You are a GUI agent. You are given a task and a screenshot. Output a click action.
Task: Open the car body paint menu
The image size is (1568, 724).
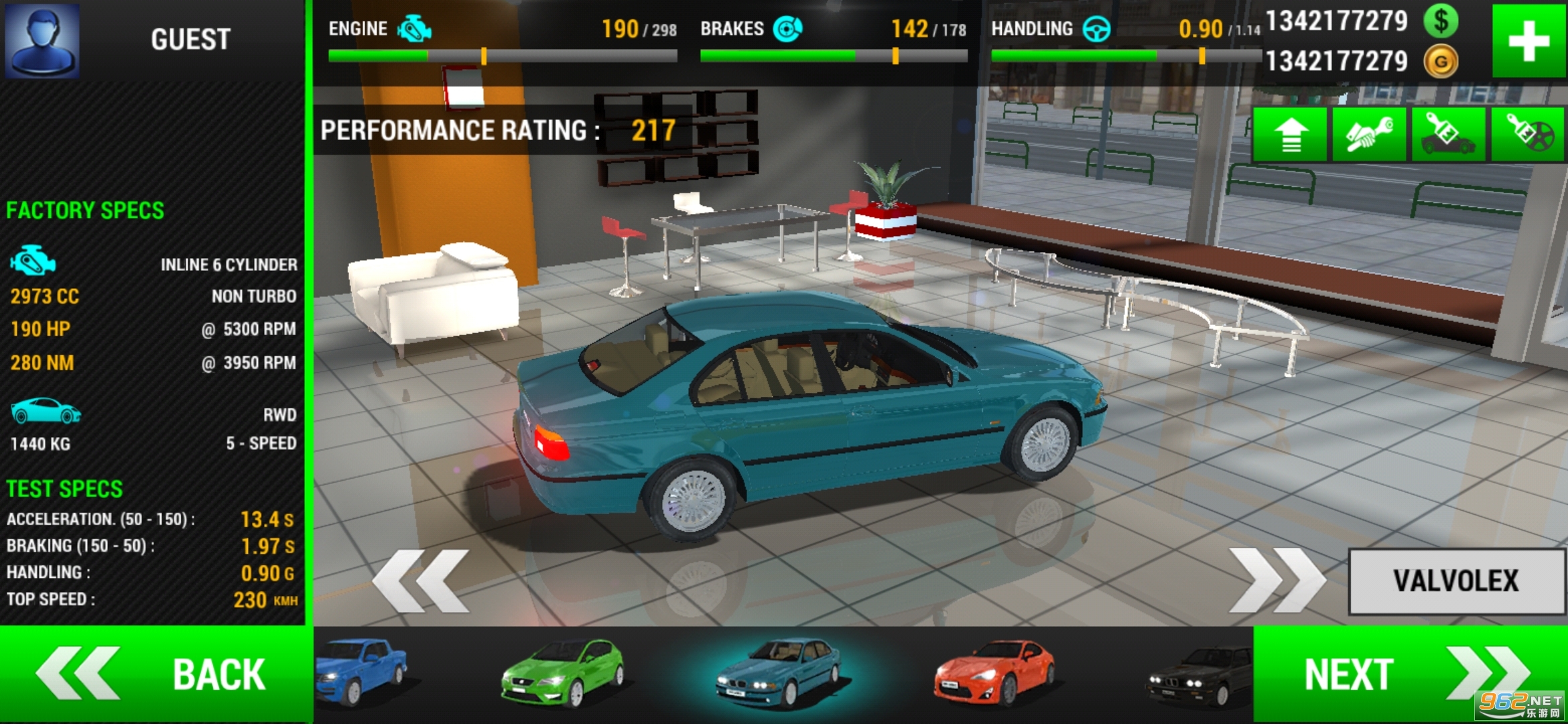tap(1449, 135)
